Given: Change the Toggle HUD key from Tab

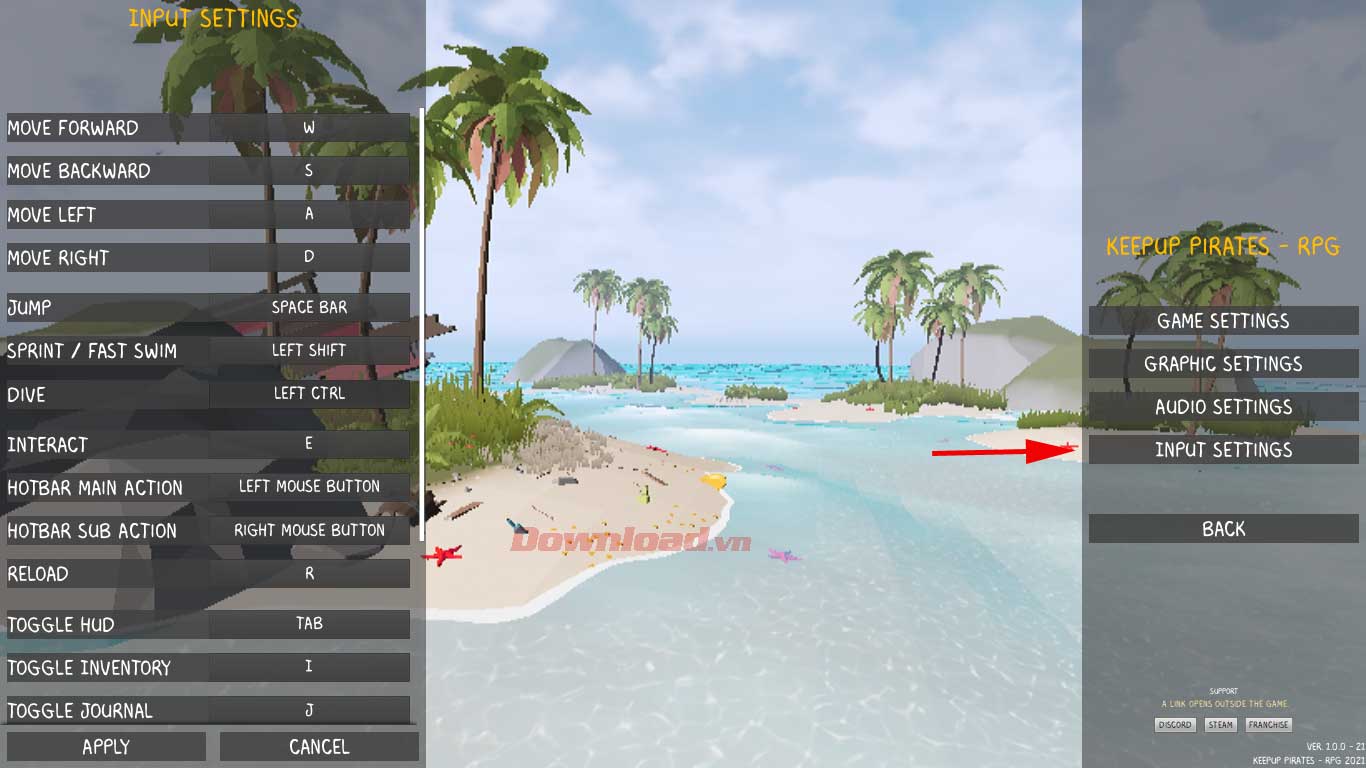Looking at the screenshot, I should (x=310, y=623).
